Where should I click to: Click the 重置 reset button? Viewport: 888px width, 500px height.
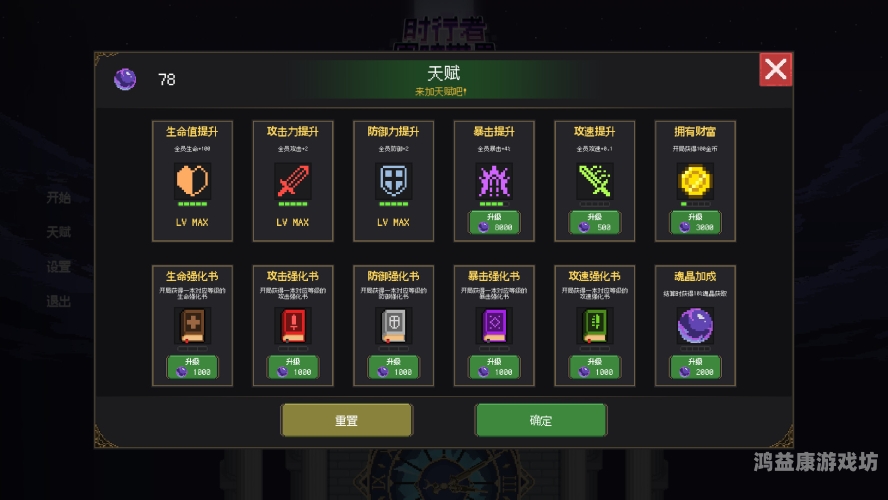click(x=346, y=420)
